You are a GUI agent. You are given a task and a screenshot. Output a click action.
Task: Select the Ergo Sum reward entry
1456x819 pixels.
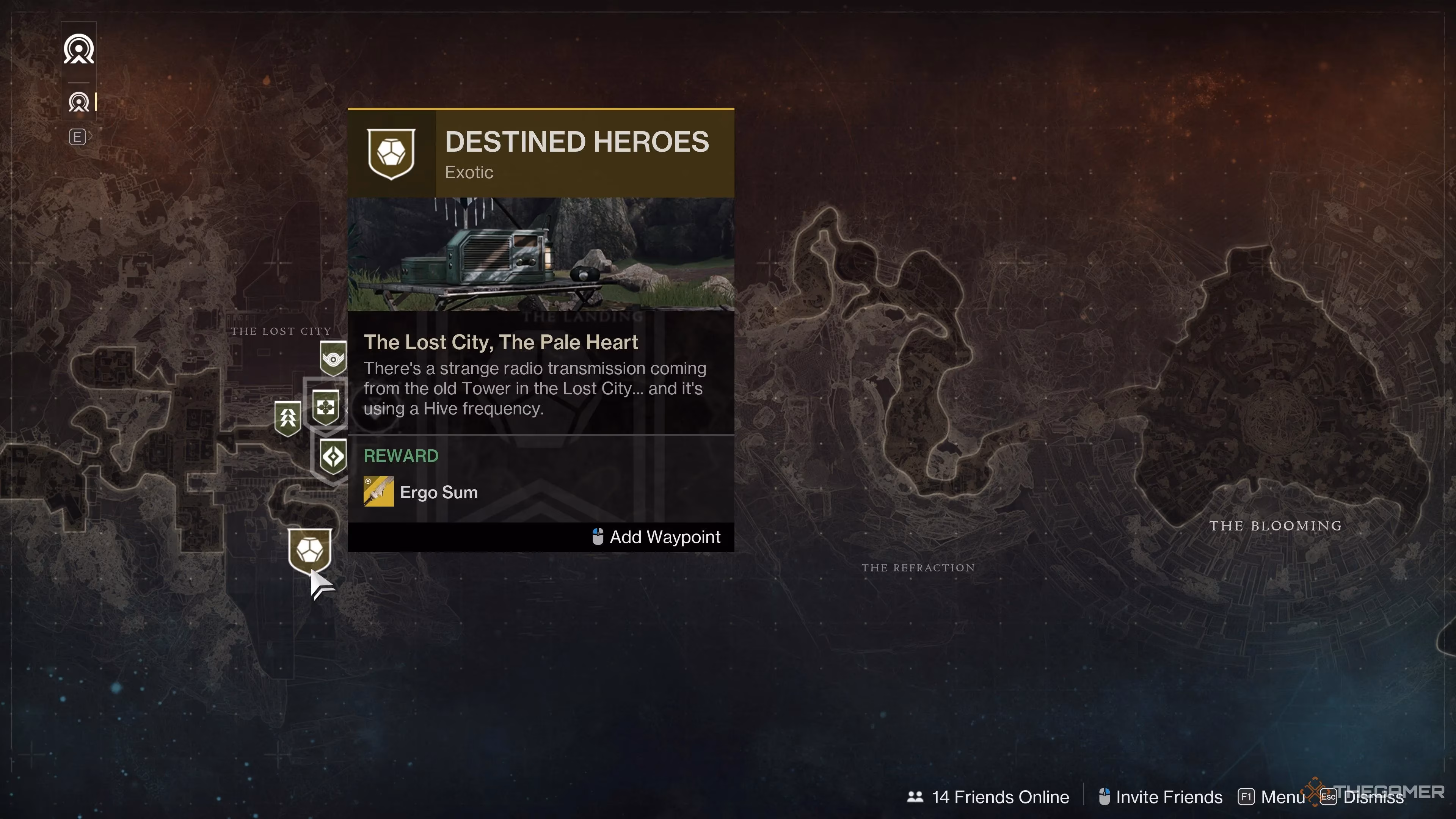439,492
